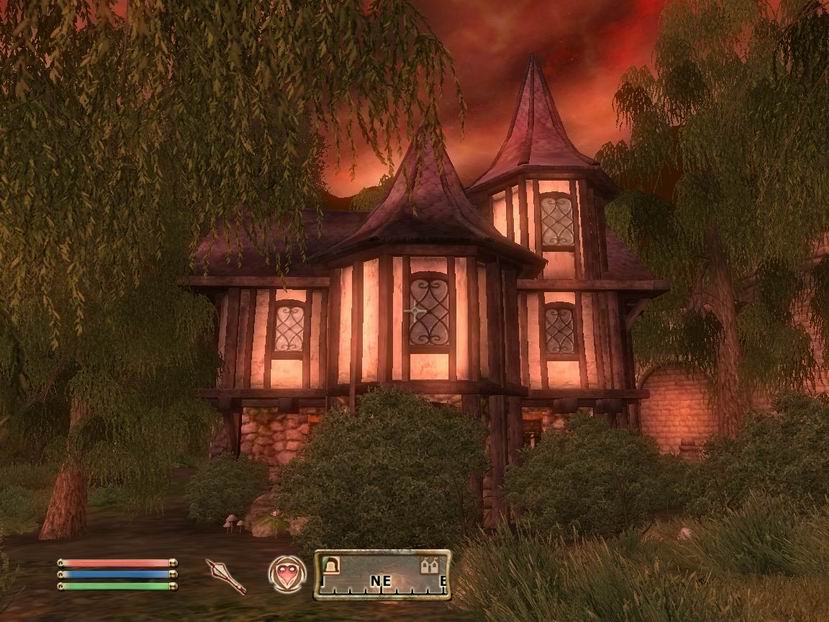
Task: Click the heart-shaped active spell icon
Action: click(285, 573)
